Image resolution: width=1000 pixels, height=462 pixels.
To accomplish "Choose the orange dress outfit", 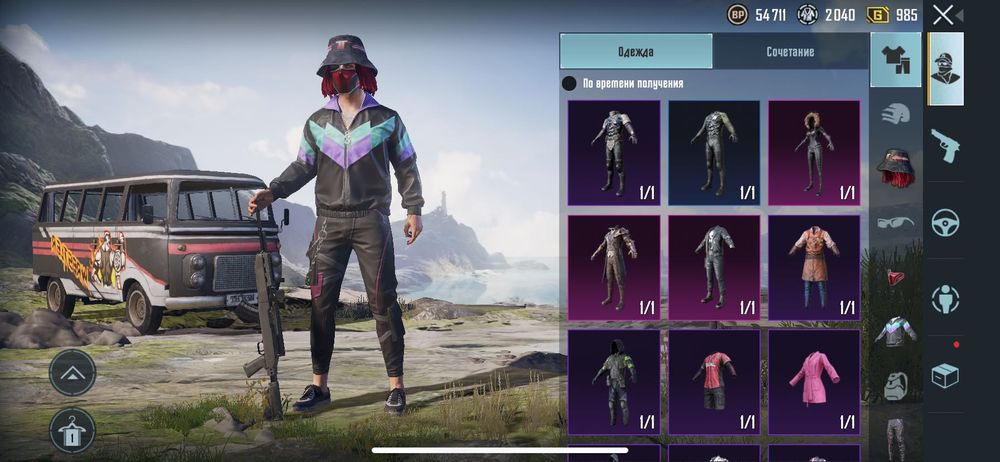I will point(814,264).
